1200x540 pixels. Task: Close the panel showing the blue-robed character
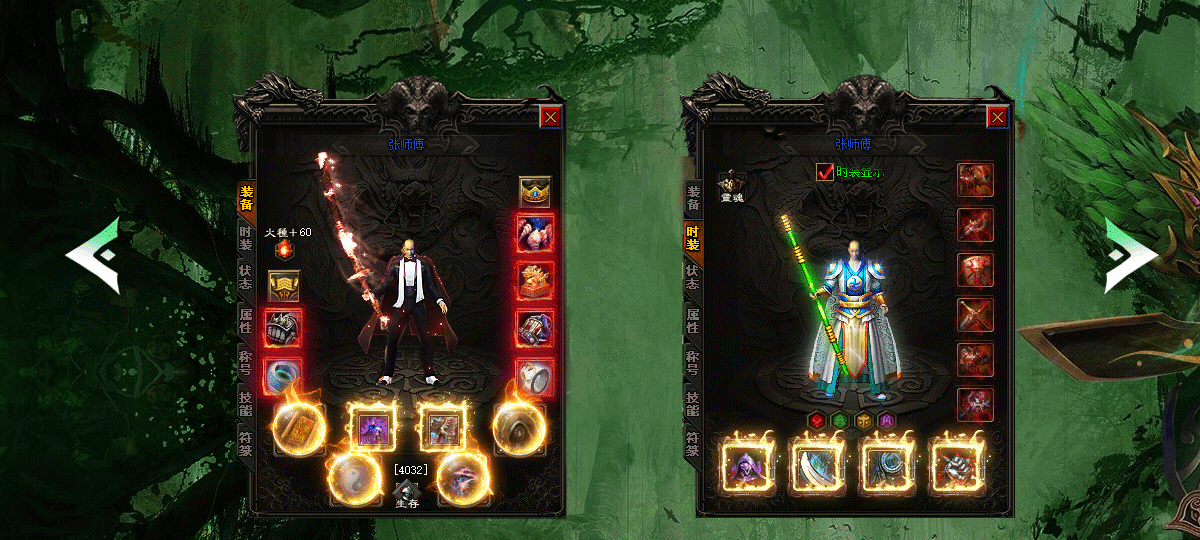[997, 117]
